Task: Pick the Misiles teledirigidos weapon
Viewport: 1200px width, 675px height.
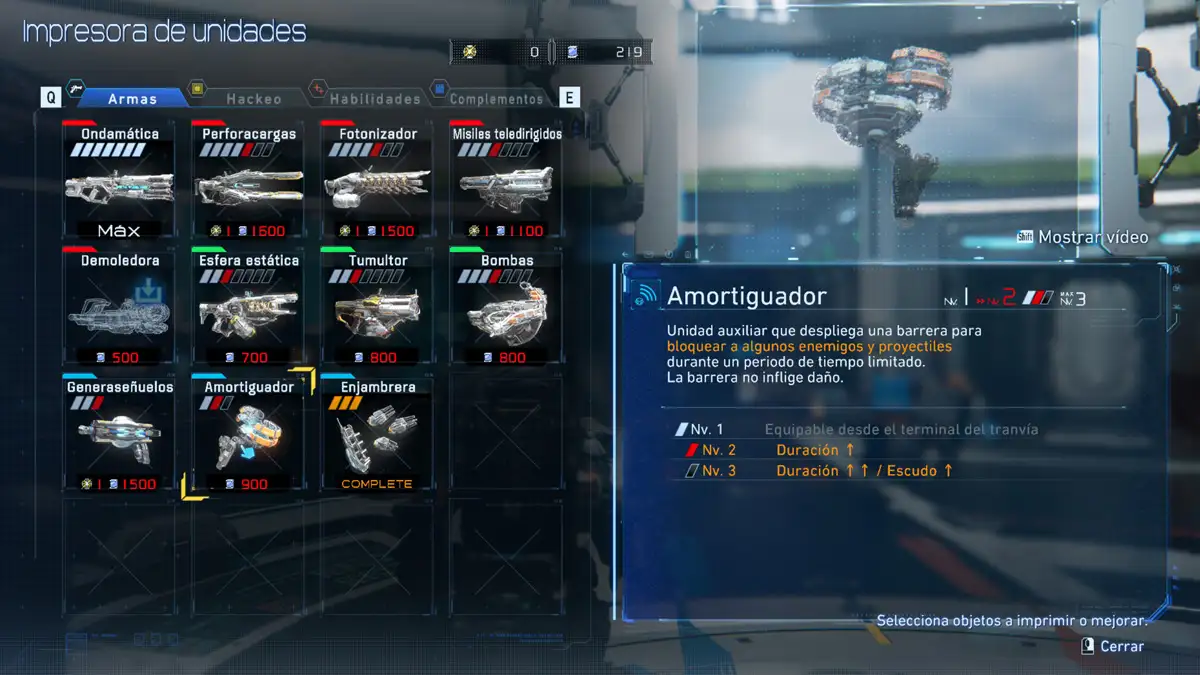Action: coord(506,182)
